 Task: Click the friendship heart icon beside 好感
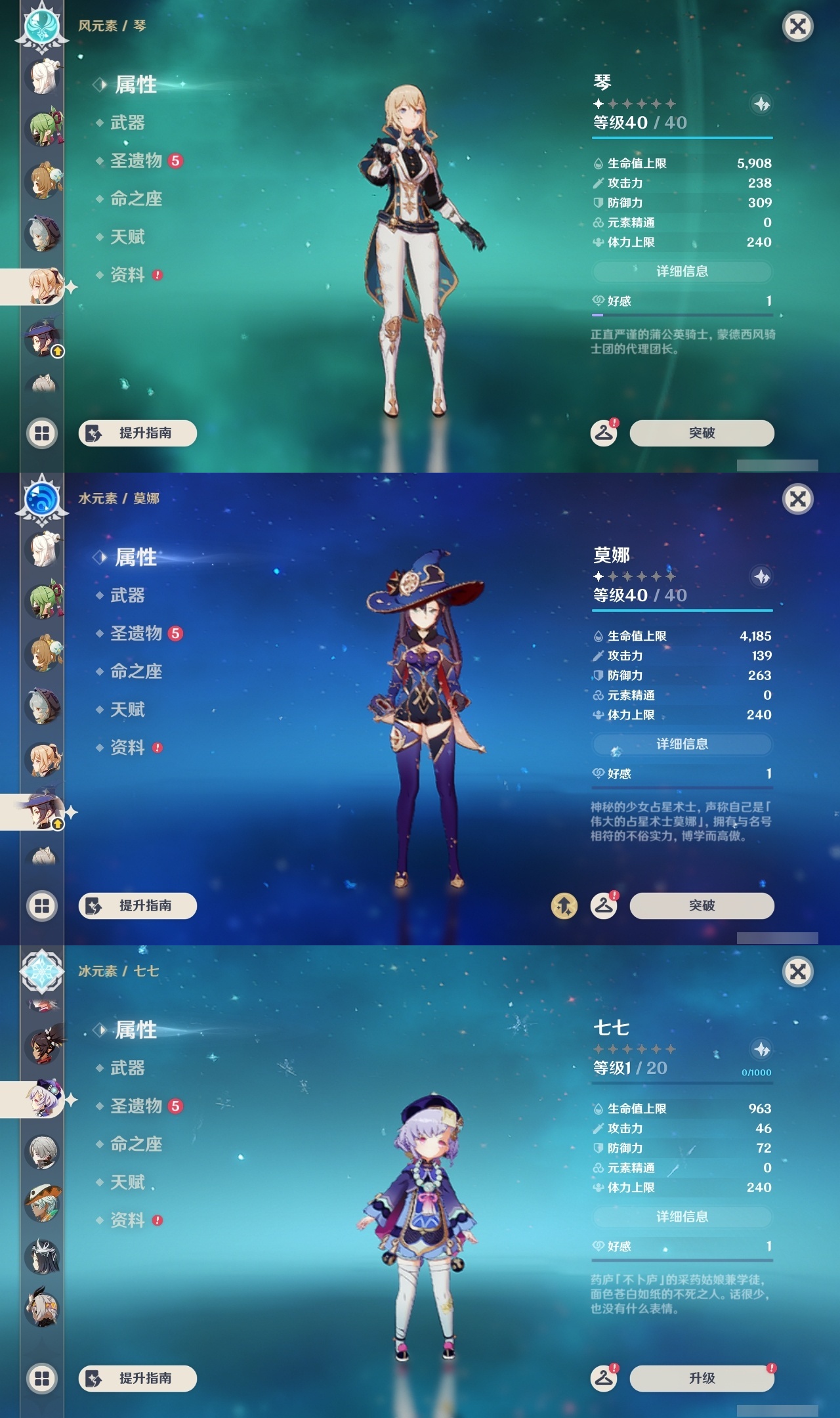tap(597, 301)
